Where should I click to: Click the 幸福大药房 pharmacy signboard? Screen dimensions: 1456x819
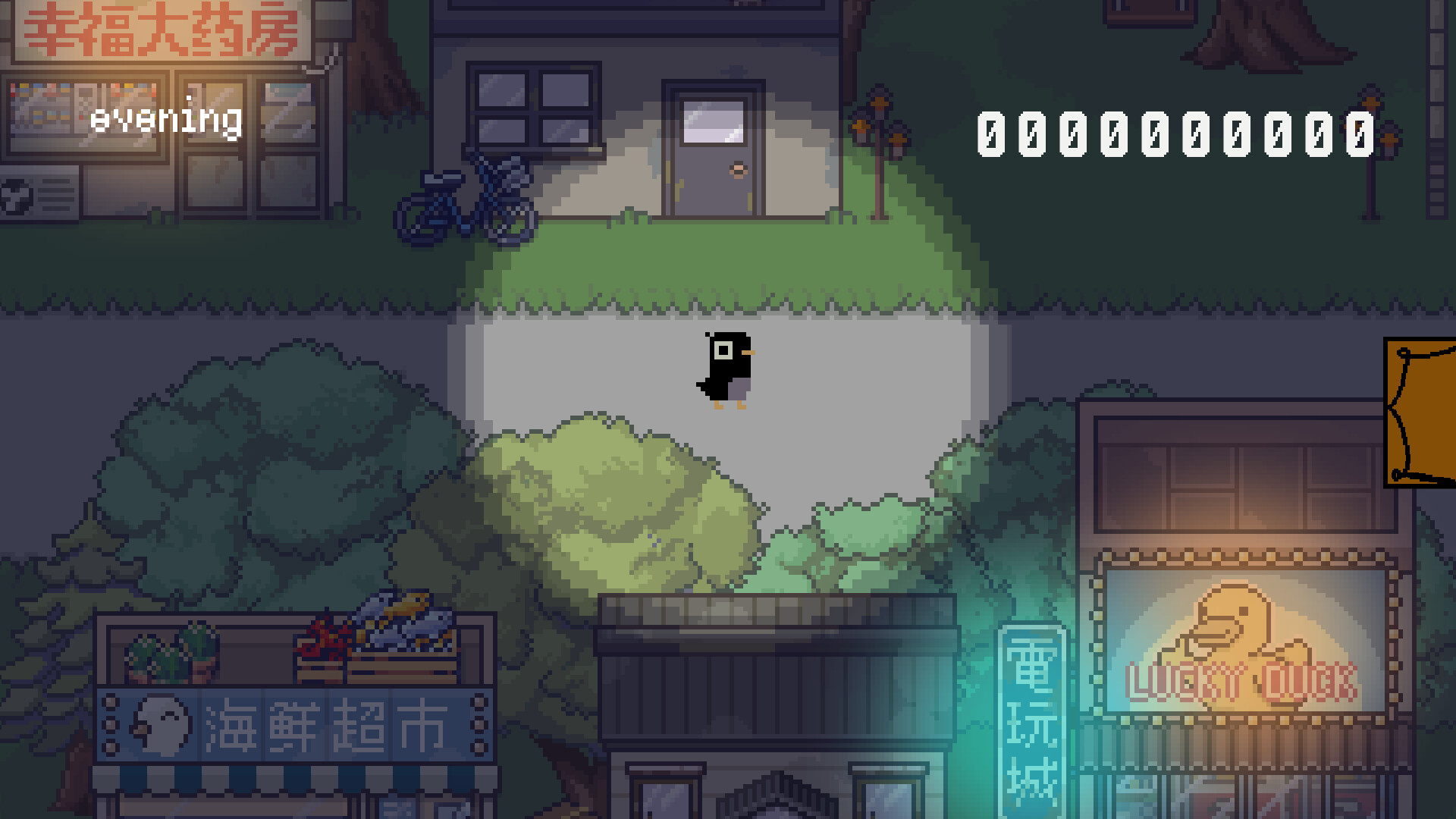[163, 30]
